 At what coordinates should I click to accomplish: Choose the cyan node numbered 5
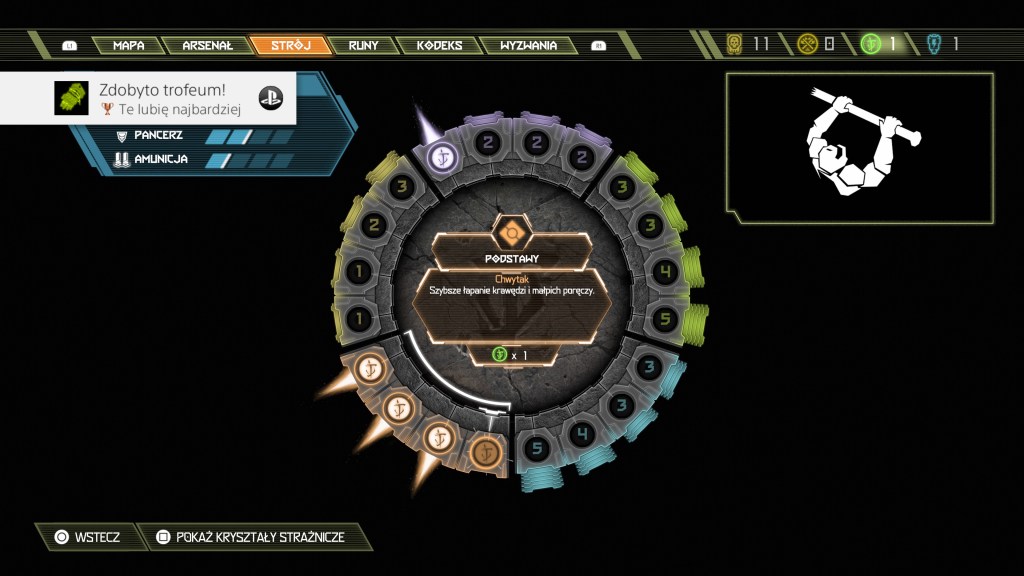tap(536, 448)
